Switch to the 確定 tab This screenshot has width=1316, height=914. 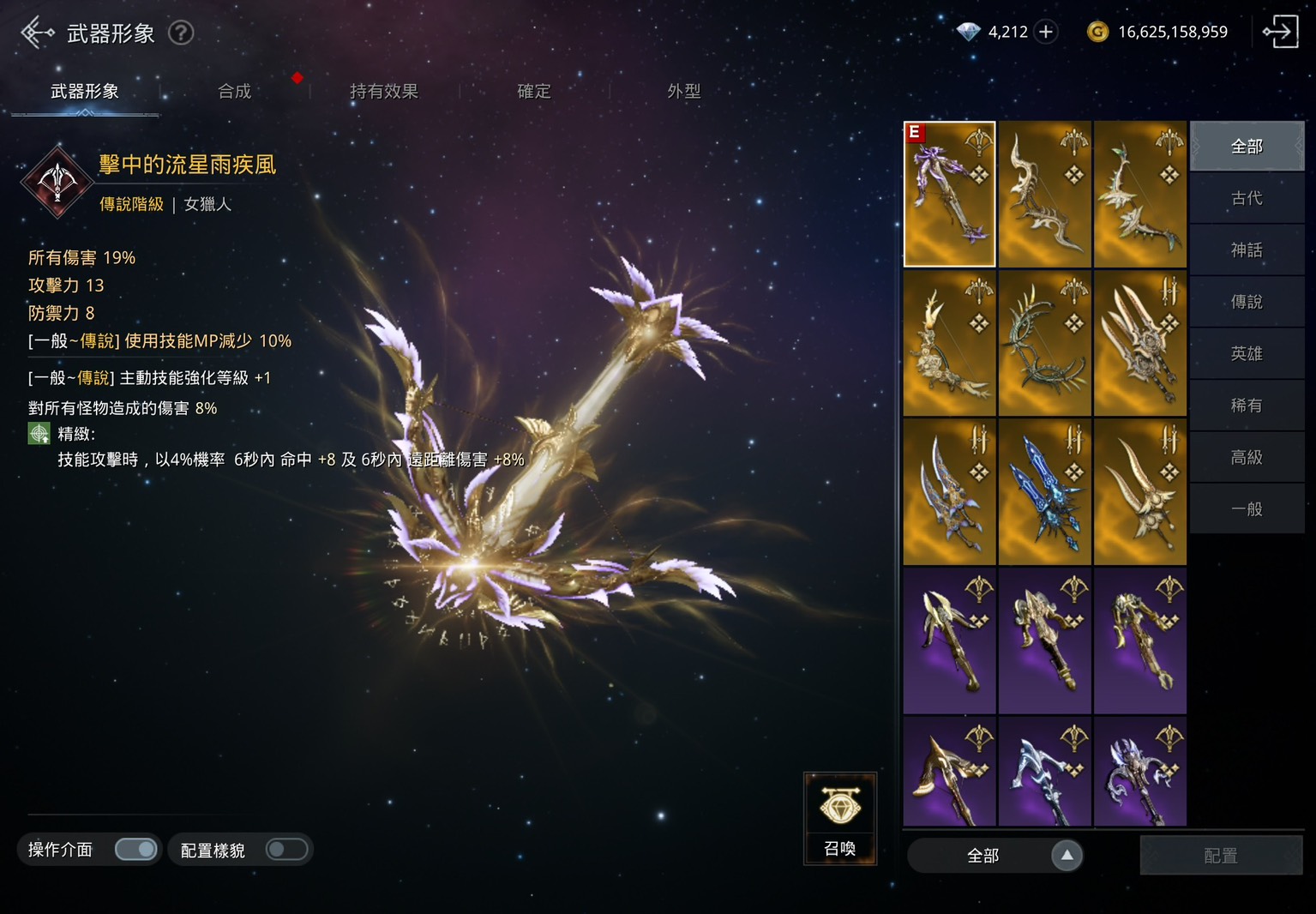(x=533, y=91)
